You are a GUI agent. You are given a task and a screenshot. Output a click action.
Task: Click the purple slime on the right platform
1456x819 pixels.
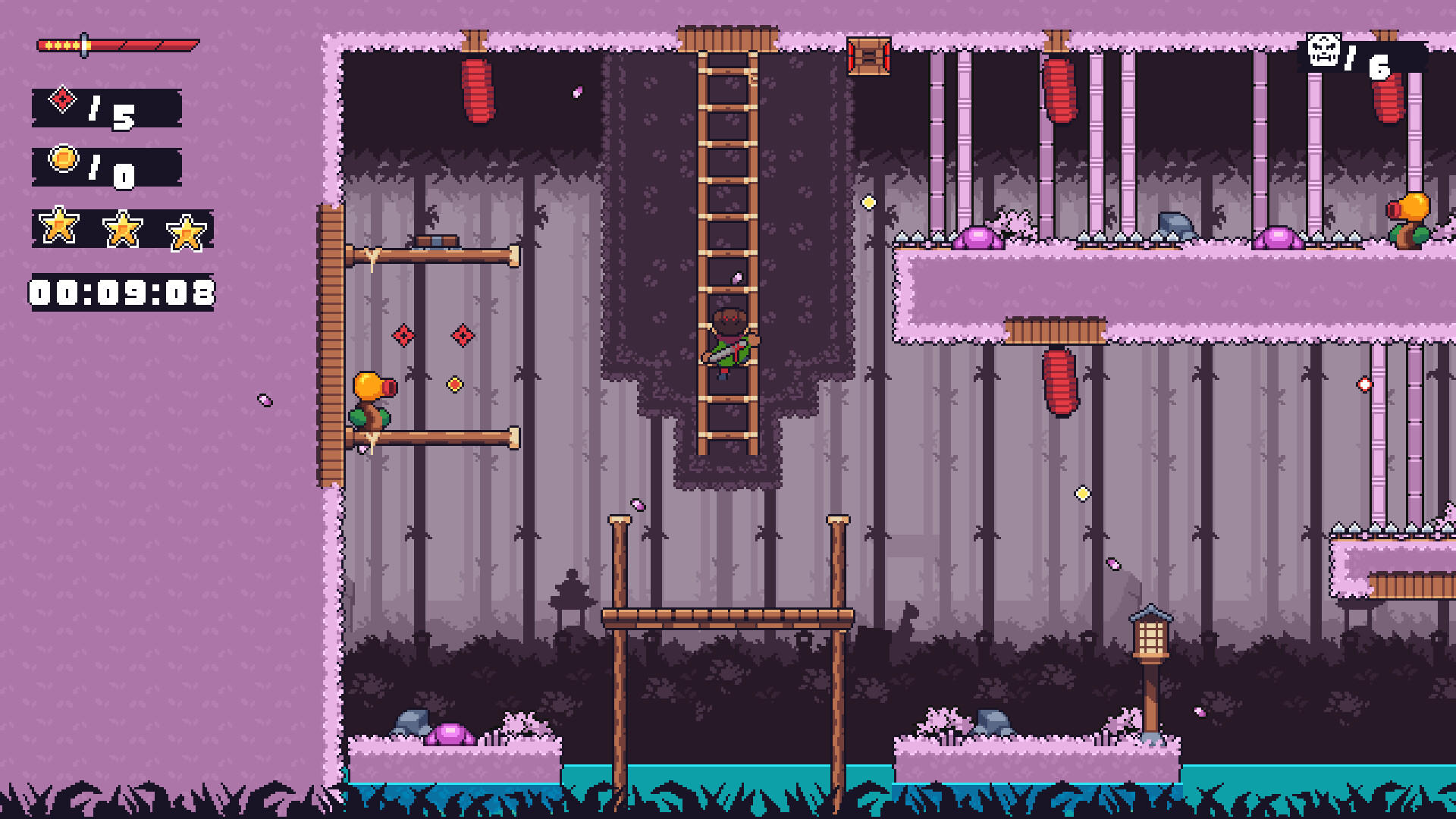point(978,237)
